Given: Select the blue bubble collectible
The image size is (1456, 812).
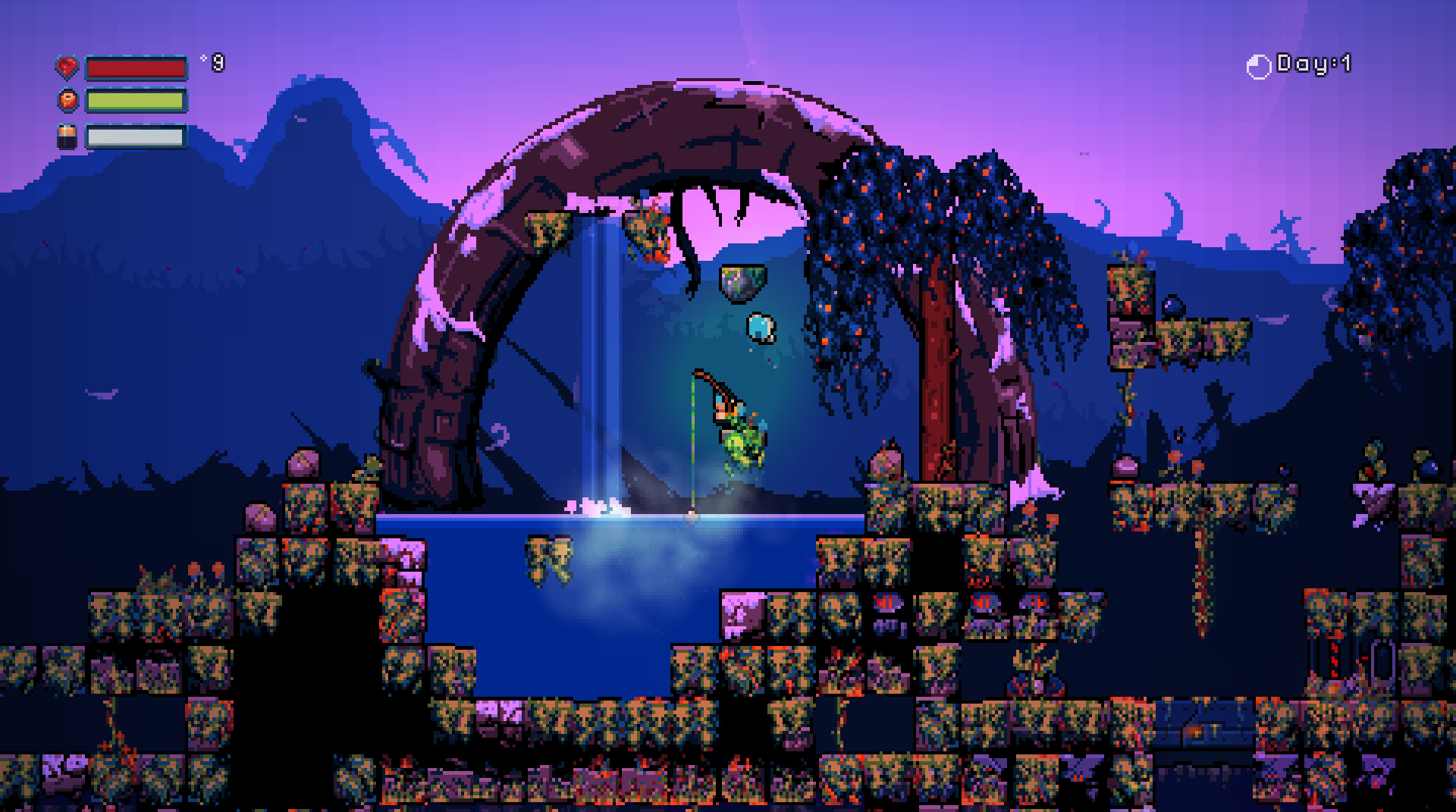Looking at the screenshot, I should [761, 328].
